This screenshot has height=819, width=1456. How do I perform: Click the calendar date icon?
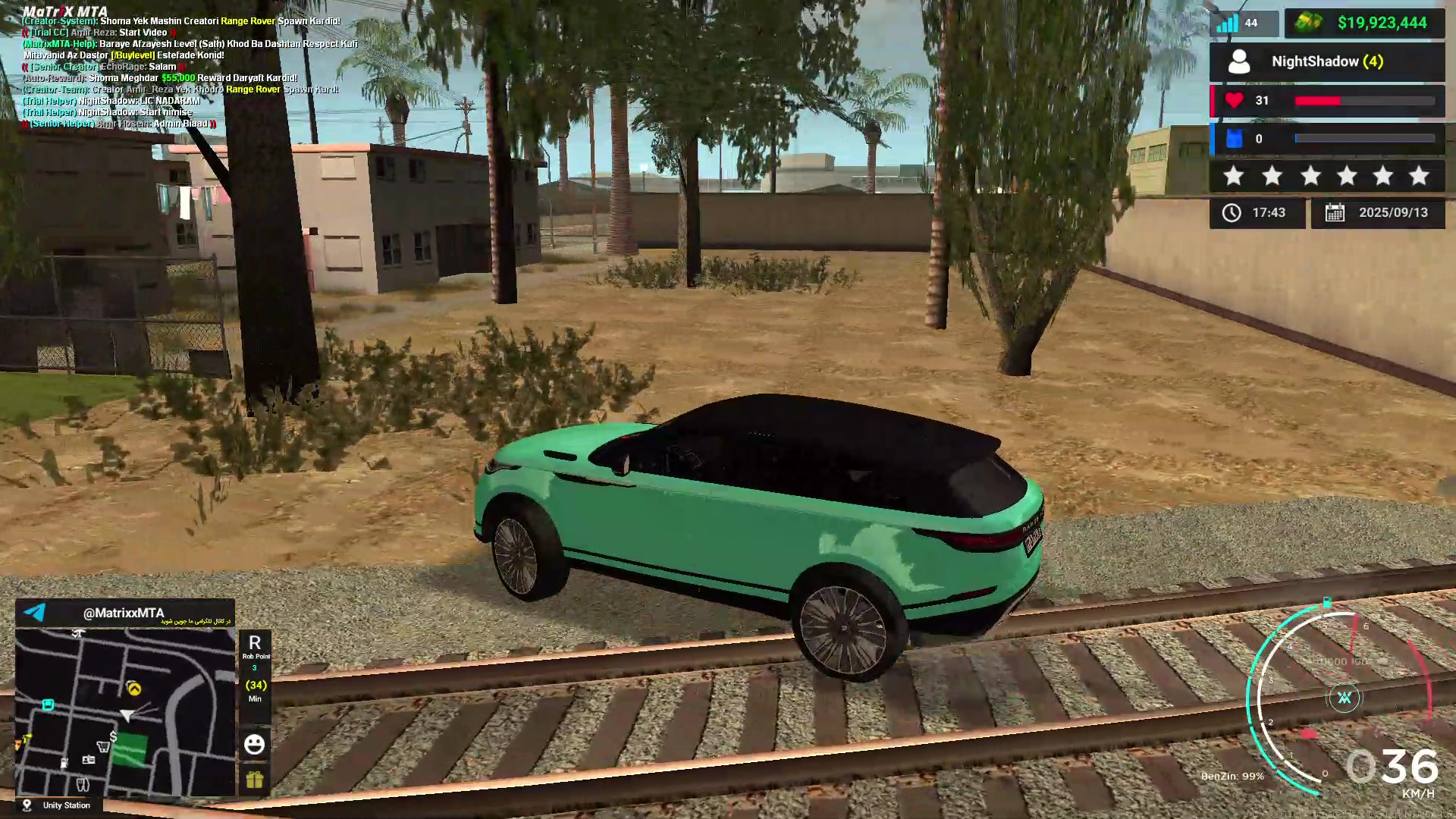point(1335,213)
